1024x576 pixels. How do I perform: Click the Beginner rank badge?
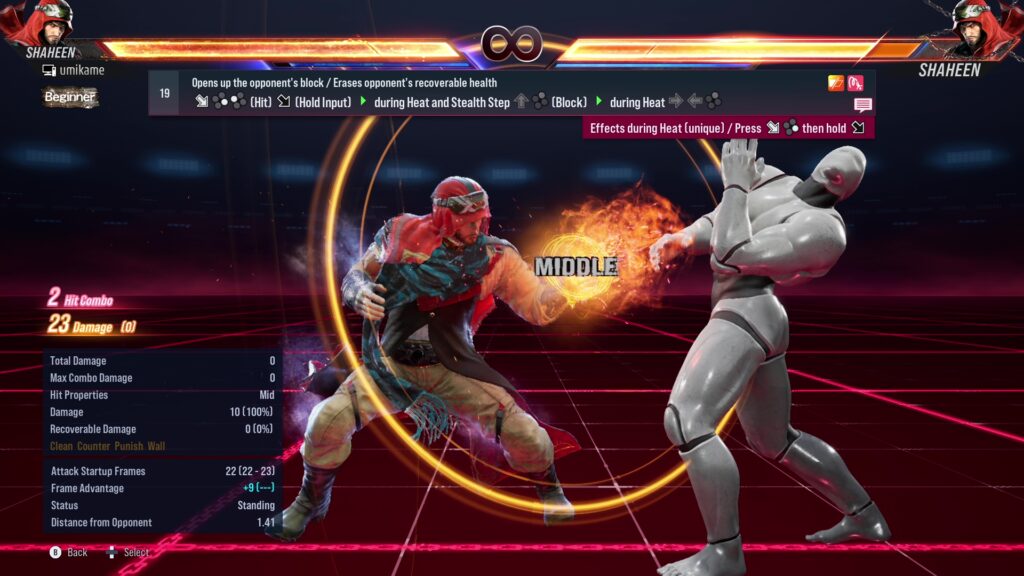[x=69, y=97]
